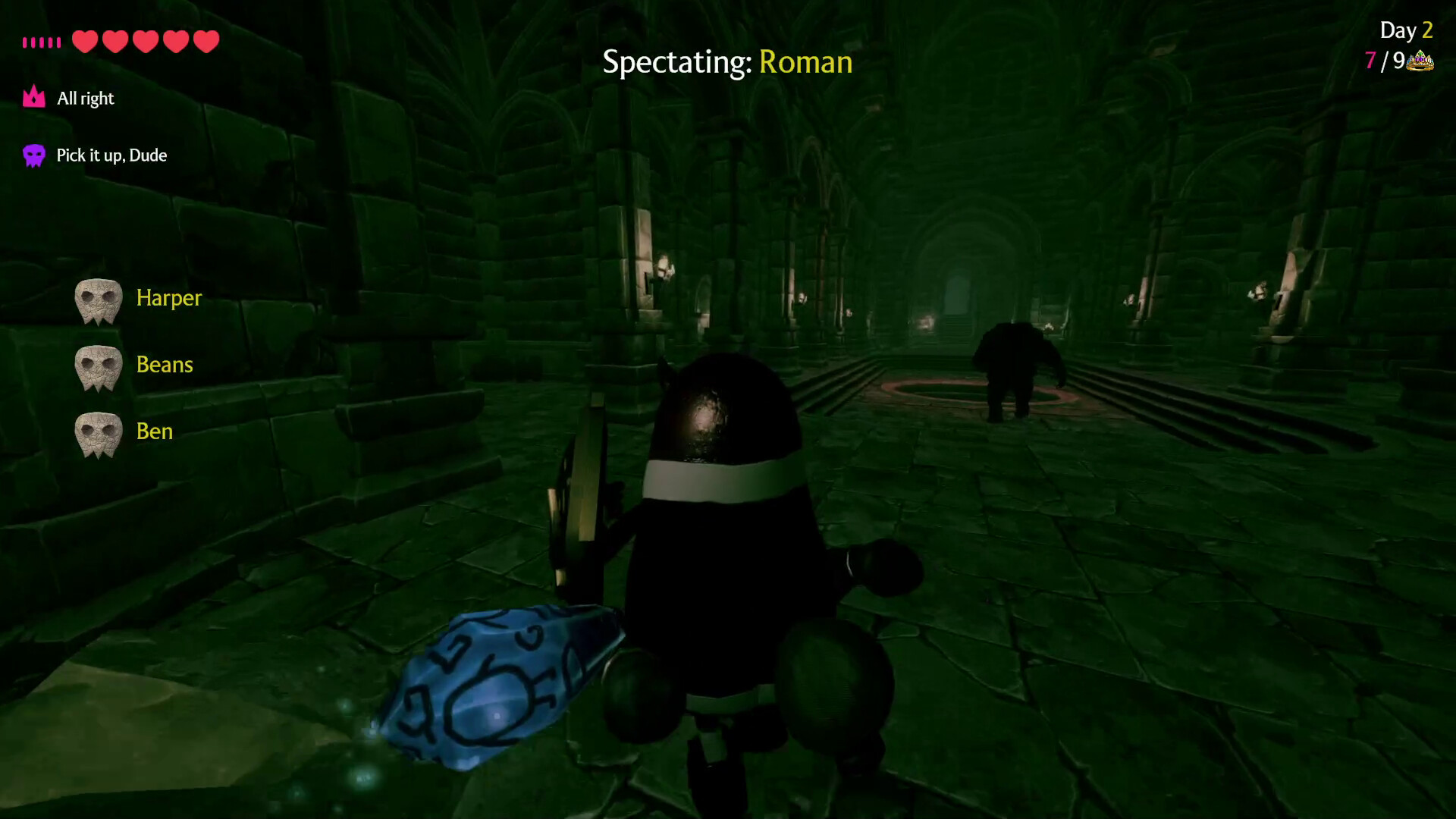The height and width of the screenshot is (819, 1456).
Task: Click Beans' skull portrait icon
Action: (x=98, y=366)
